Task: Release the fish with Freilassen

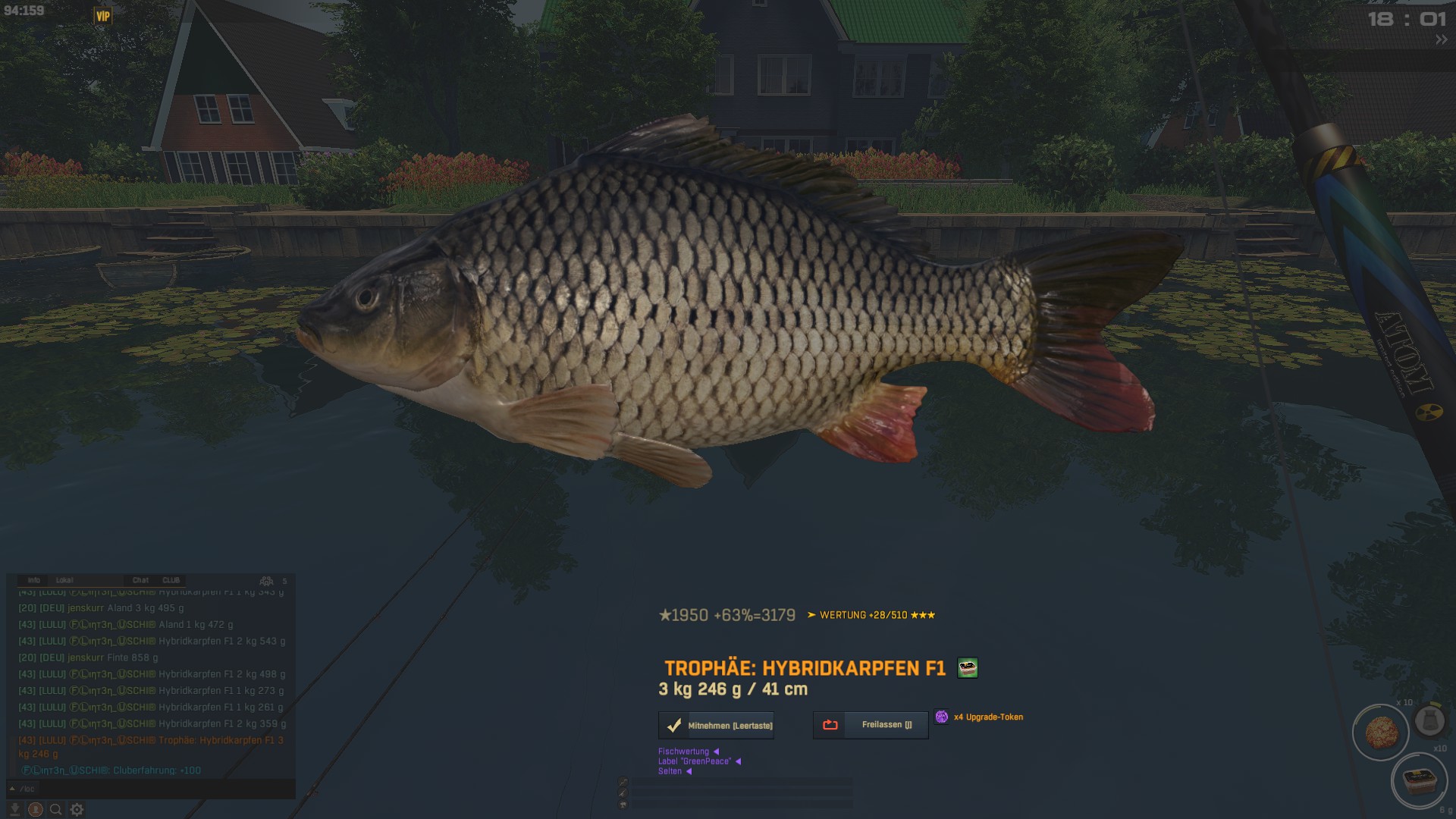Action: pos(871,725)
